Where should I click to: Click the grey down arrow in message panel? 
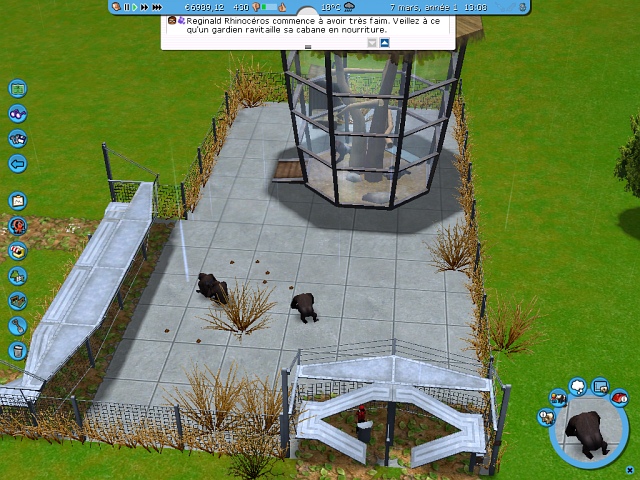coord(372,43)
